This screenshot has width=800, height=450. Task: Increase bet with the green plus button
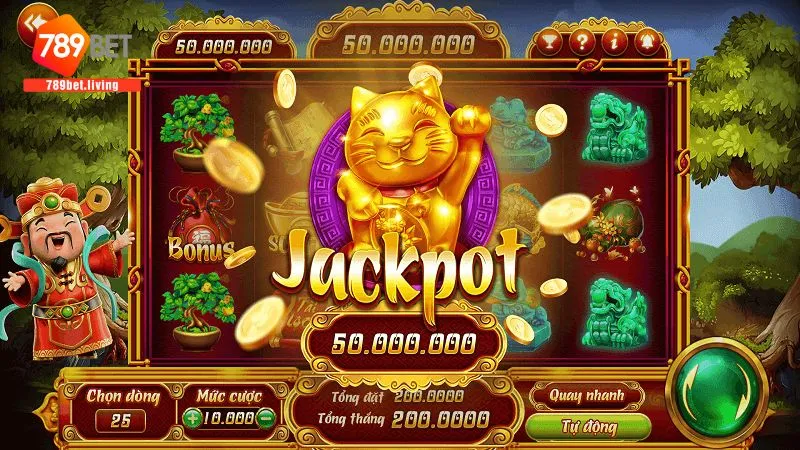pos(192,419)
